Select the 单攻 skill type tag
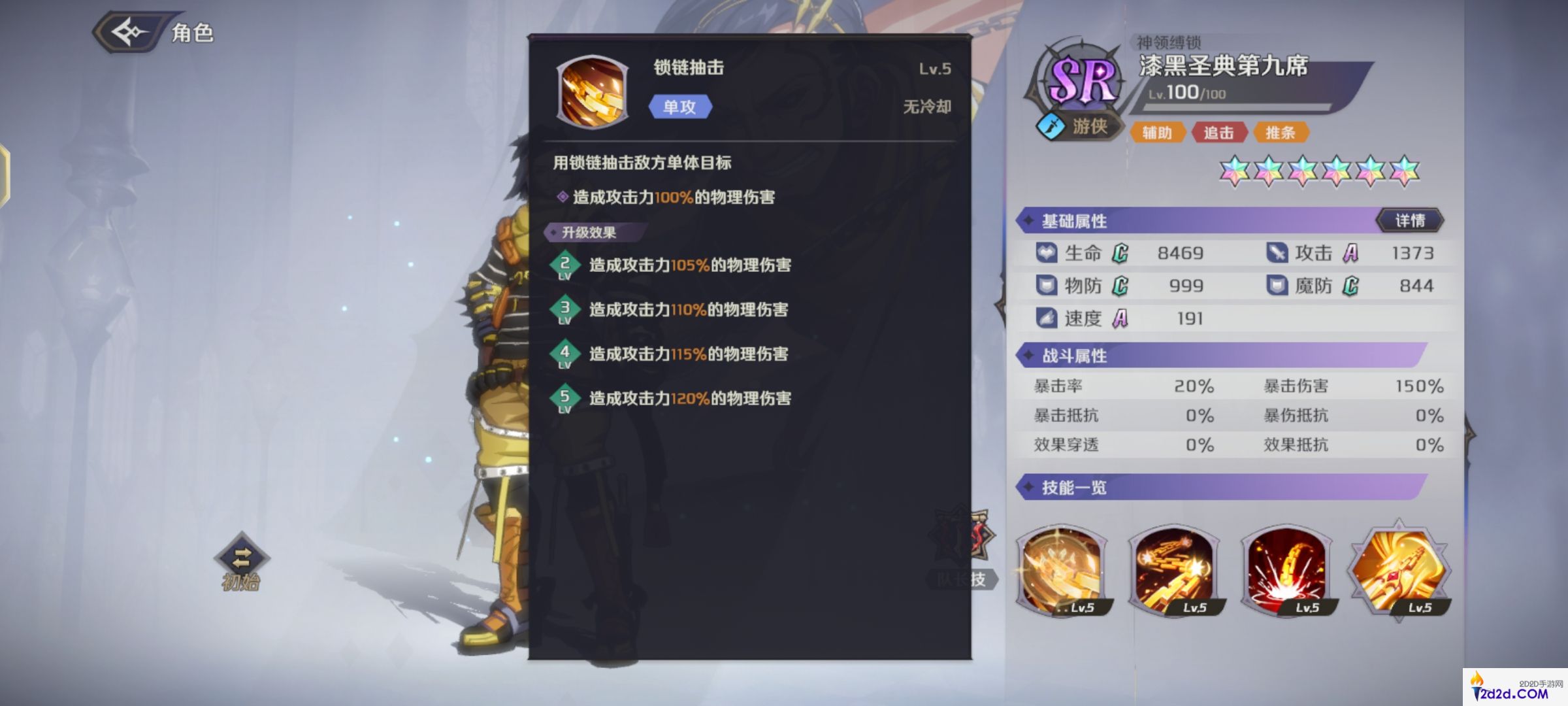Image resolution: width=1568 pixels, height=706 pixels. coord(679,107)
